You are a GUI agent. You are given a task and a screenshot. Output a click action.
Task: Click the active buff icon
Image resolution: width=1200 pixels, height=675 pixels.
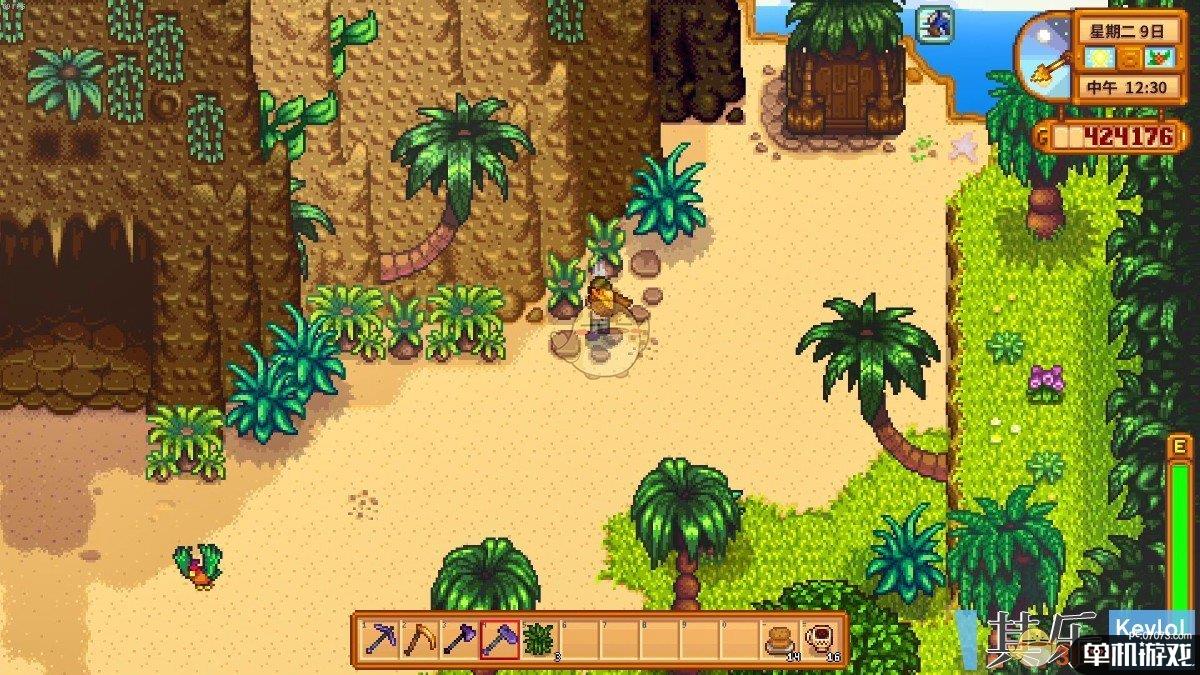point(936,24)
